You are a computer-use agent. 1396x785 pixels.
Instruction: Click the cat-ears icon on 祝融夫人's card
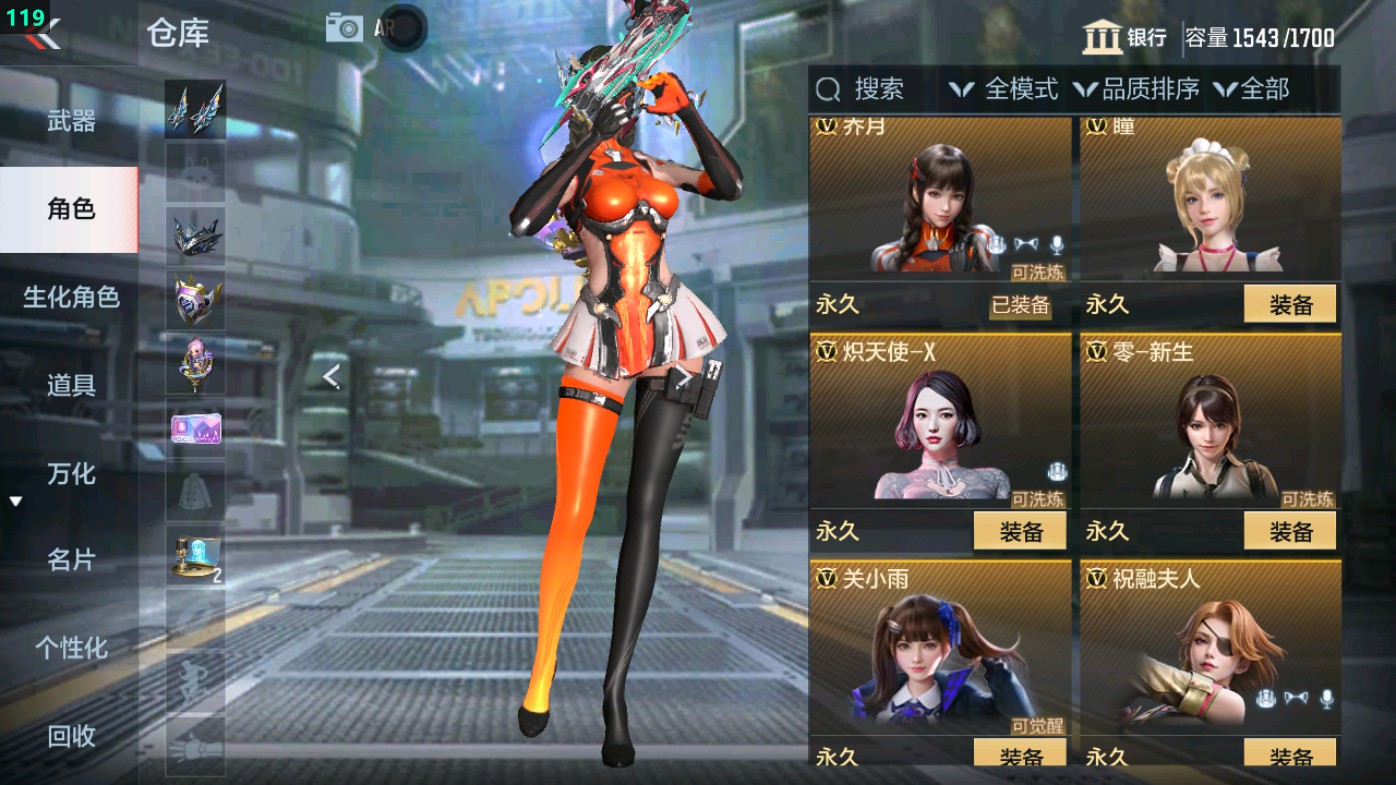click(x=1296, y=698)
